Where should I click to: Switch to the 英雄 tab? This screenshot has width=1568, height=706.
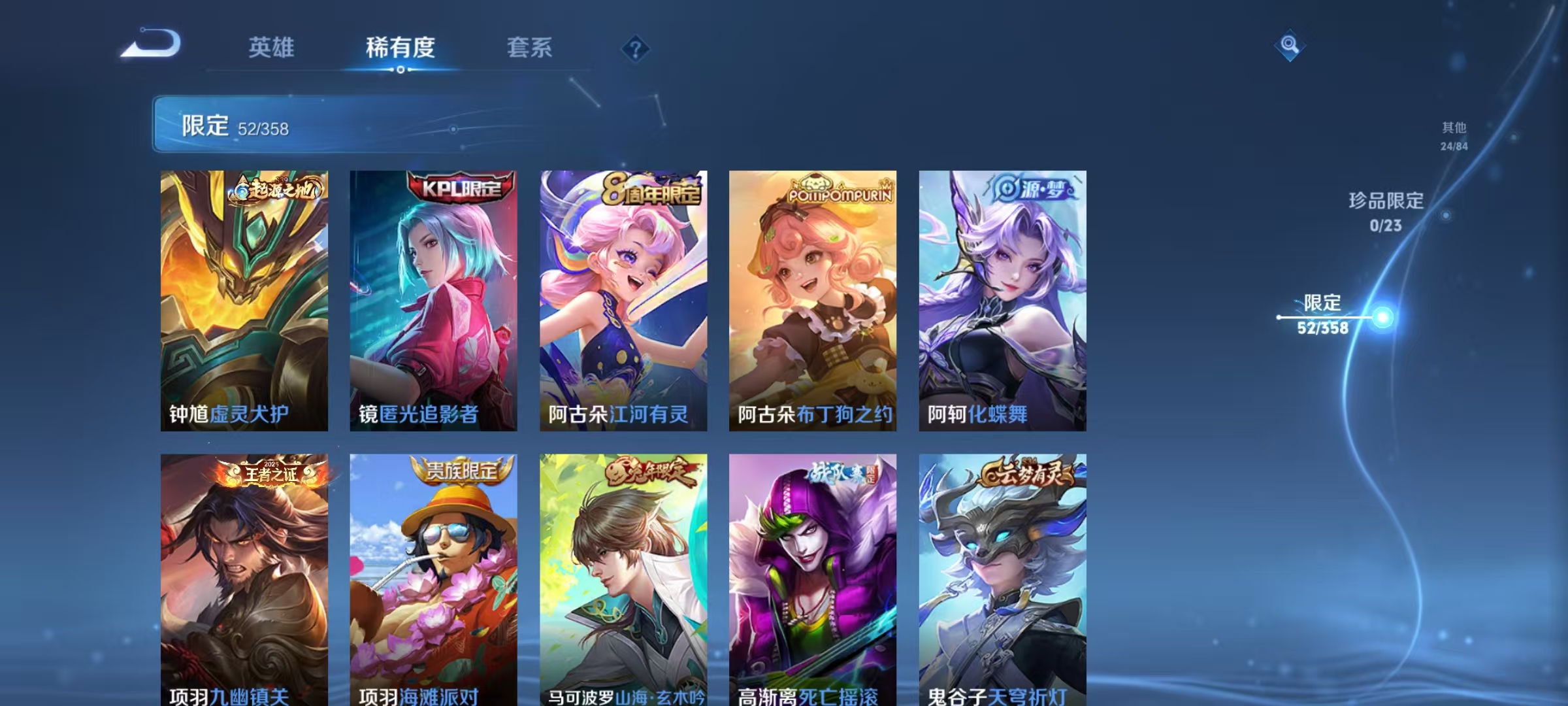click(272, 47)
